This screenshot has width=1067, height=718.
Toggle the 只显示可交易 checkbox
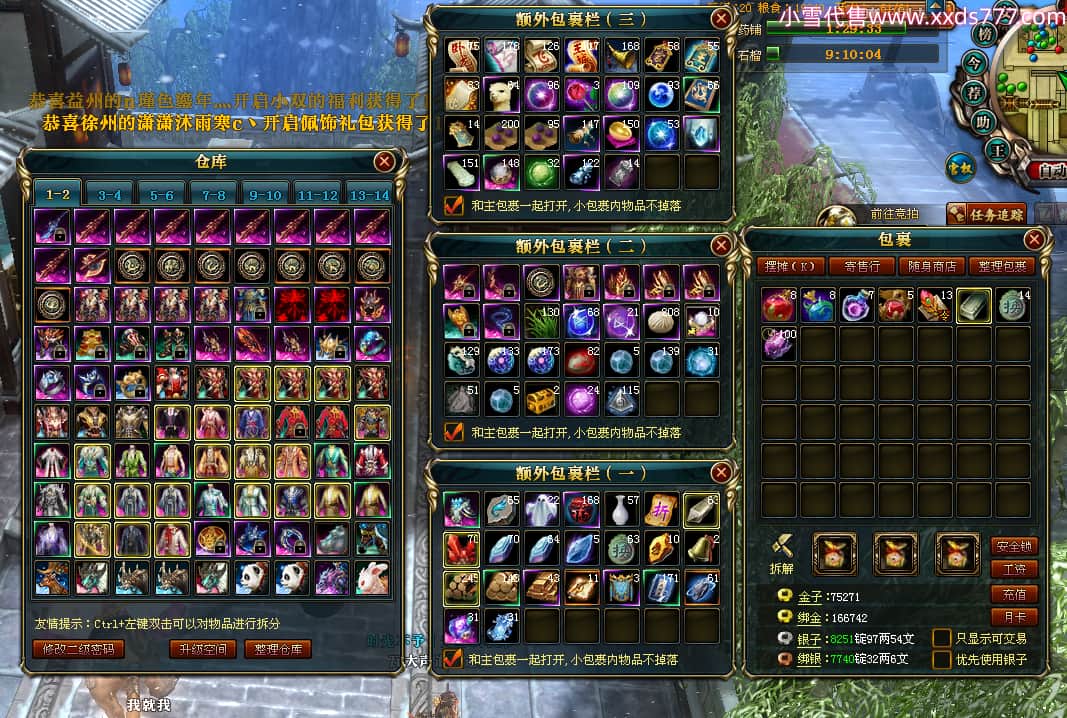point(941,638)
